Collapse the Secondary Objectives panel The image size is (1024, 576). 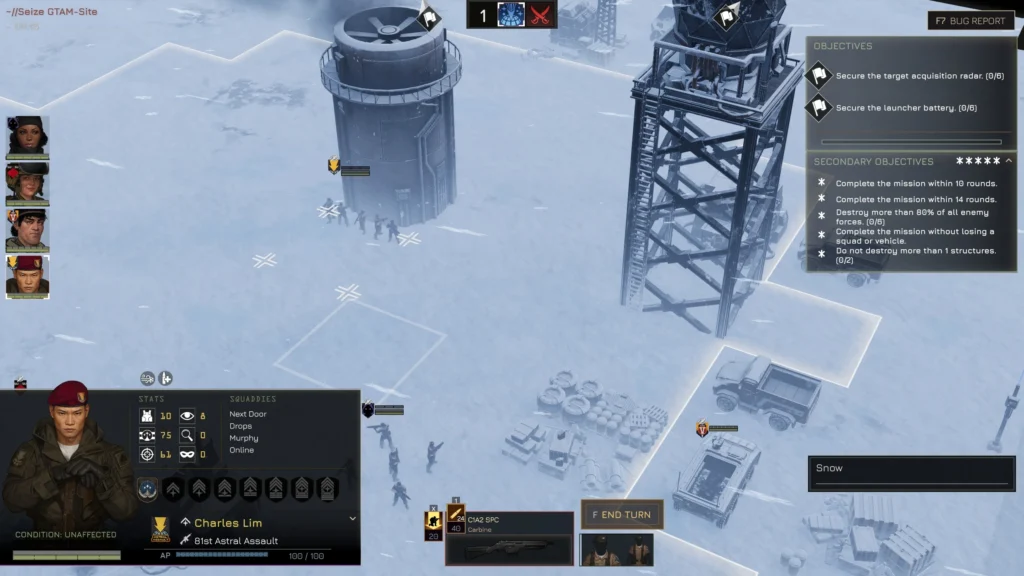point(1008,161)
